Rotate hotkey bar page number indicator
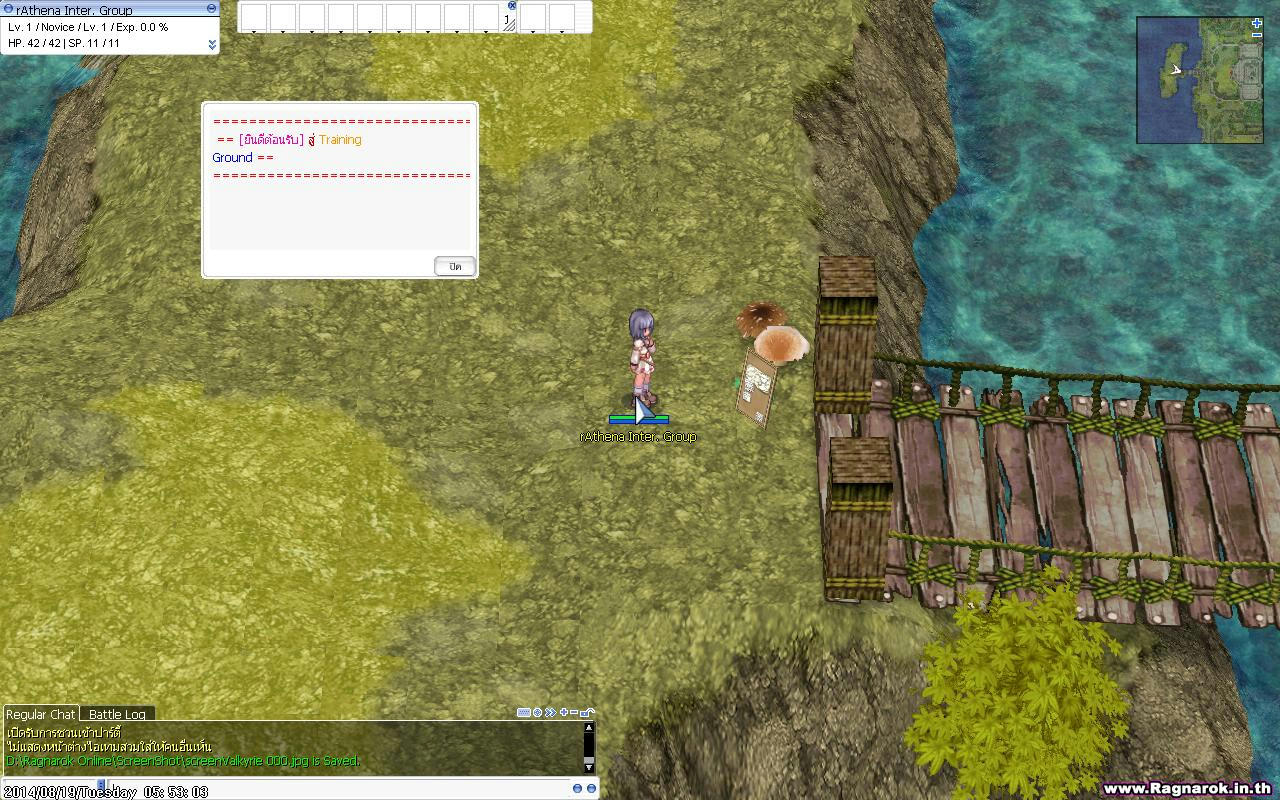The width and height of the screenshot is (1280, 800). pyautogui.click(x=508, y=21)
